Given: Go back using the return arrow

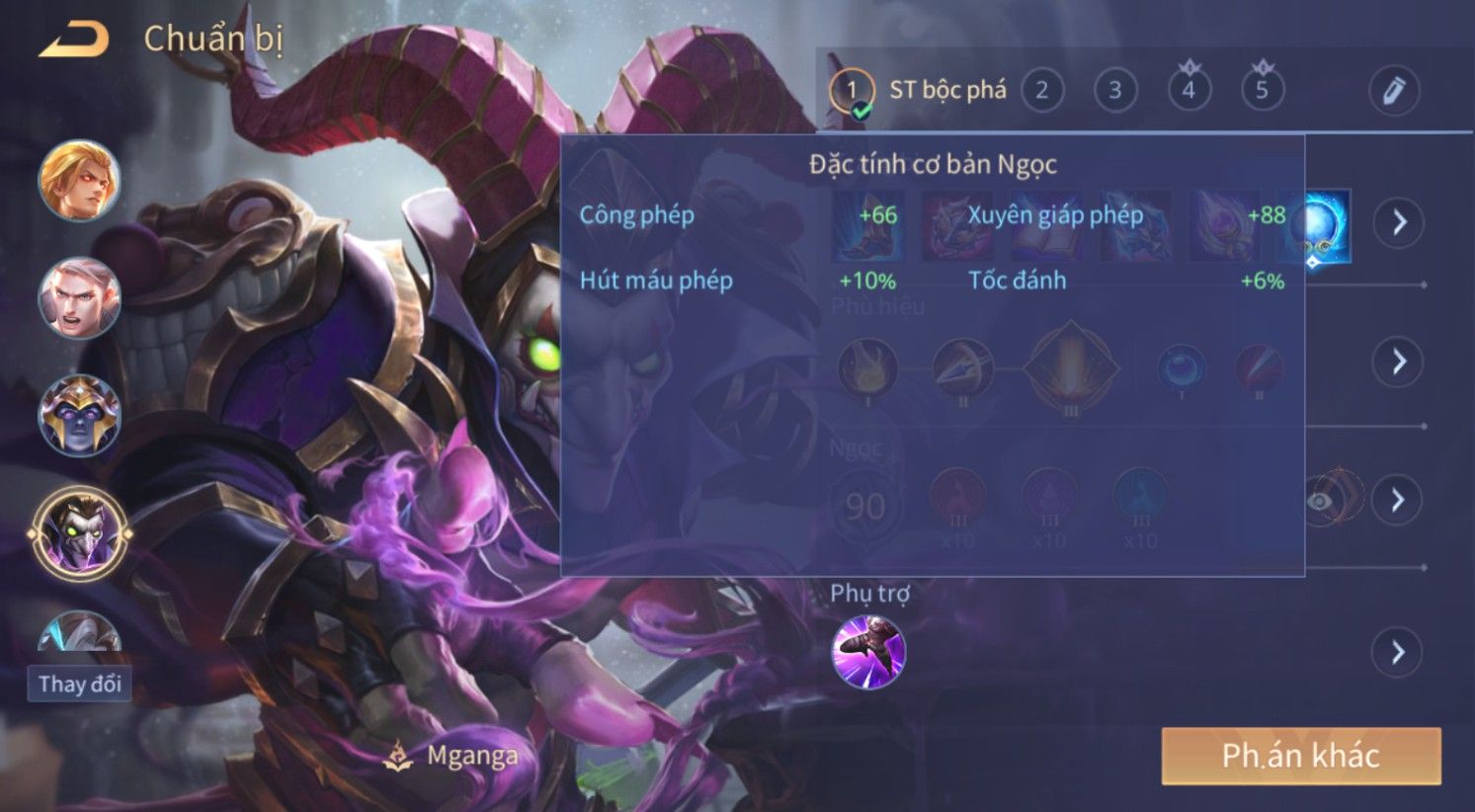Looking at the screenshot, I should point(73,41).
